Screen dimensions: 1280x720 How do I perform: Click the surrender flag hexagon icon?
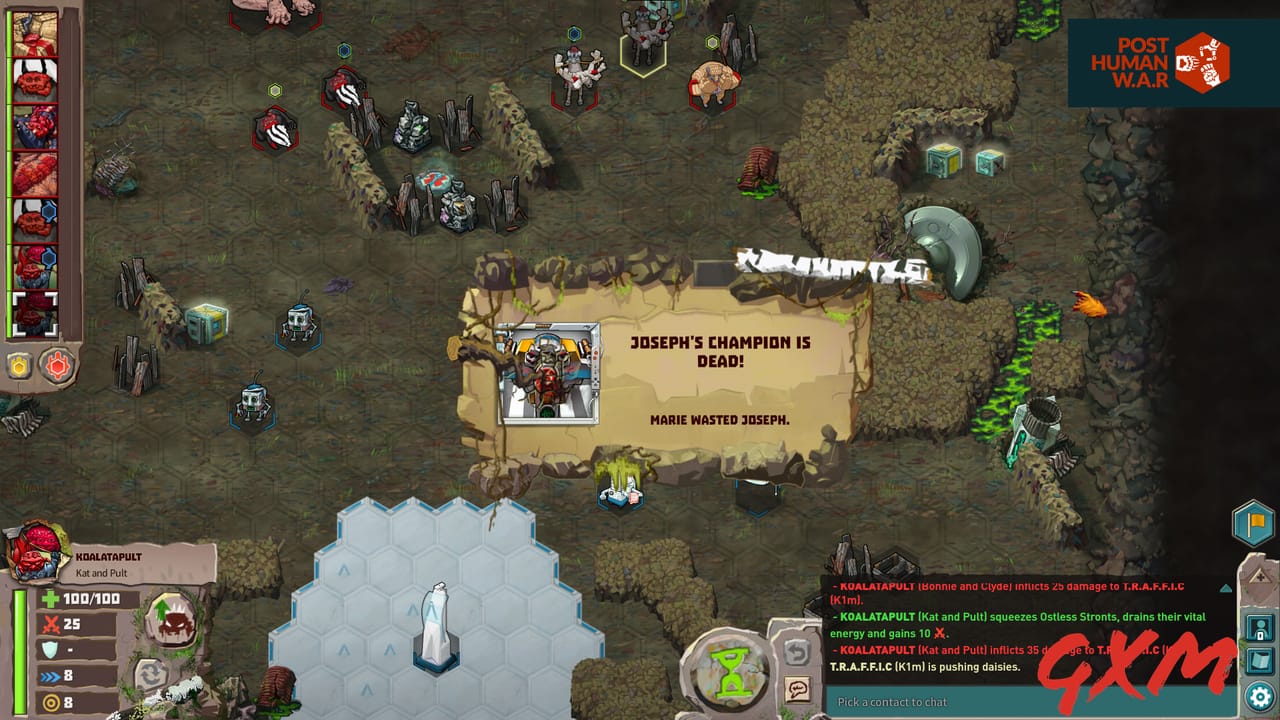tap(1252, 522)
